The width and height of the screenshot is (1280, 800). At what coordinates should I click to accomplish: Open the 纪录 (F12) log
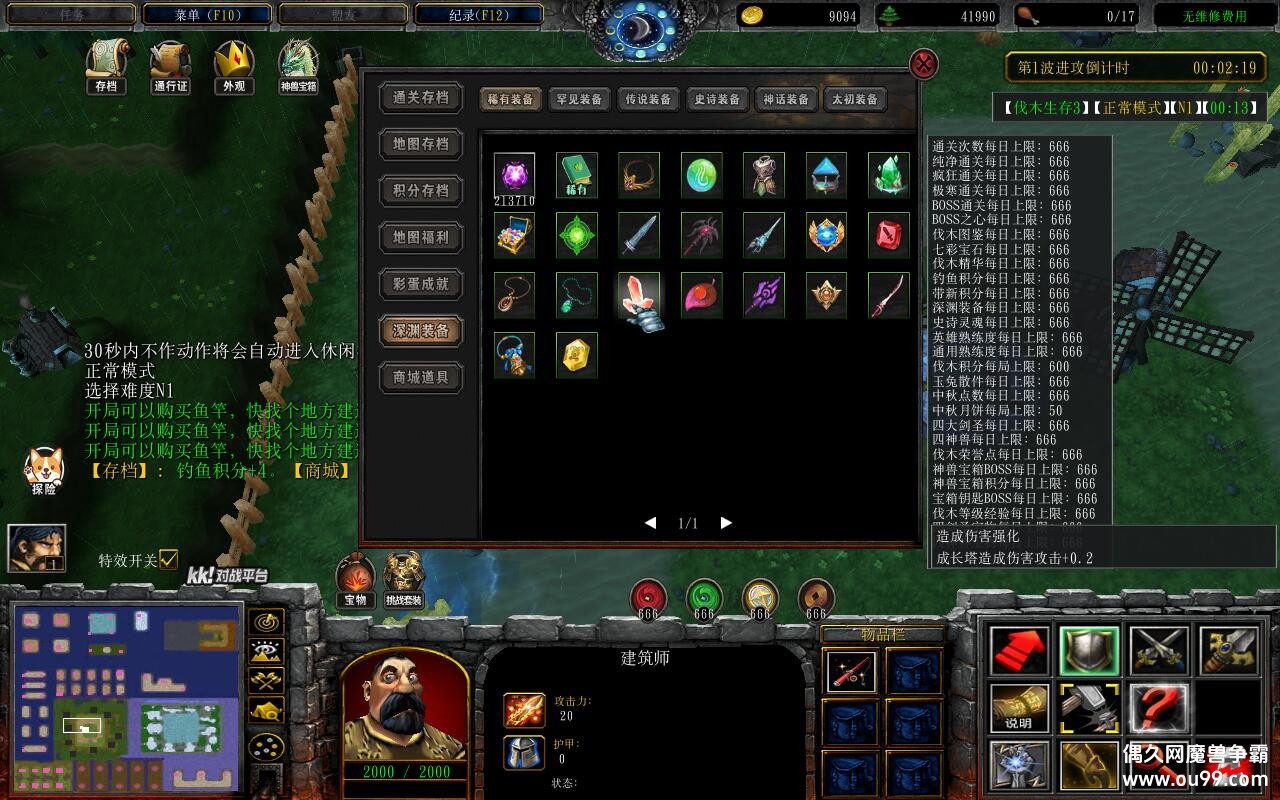pyautogui.click(x=479, y=15)
